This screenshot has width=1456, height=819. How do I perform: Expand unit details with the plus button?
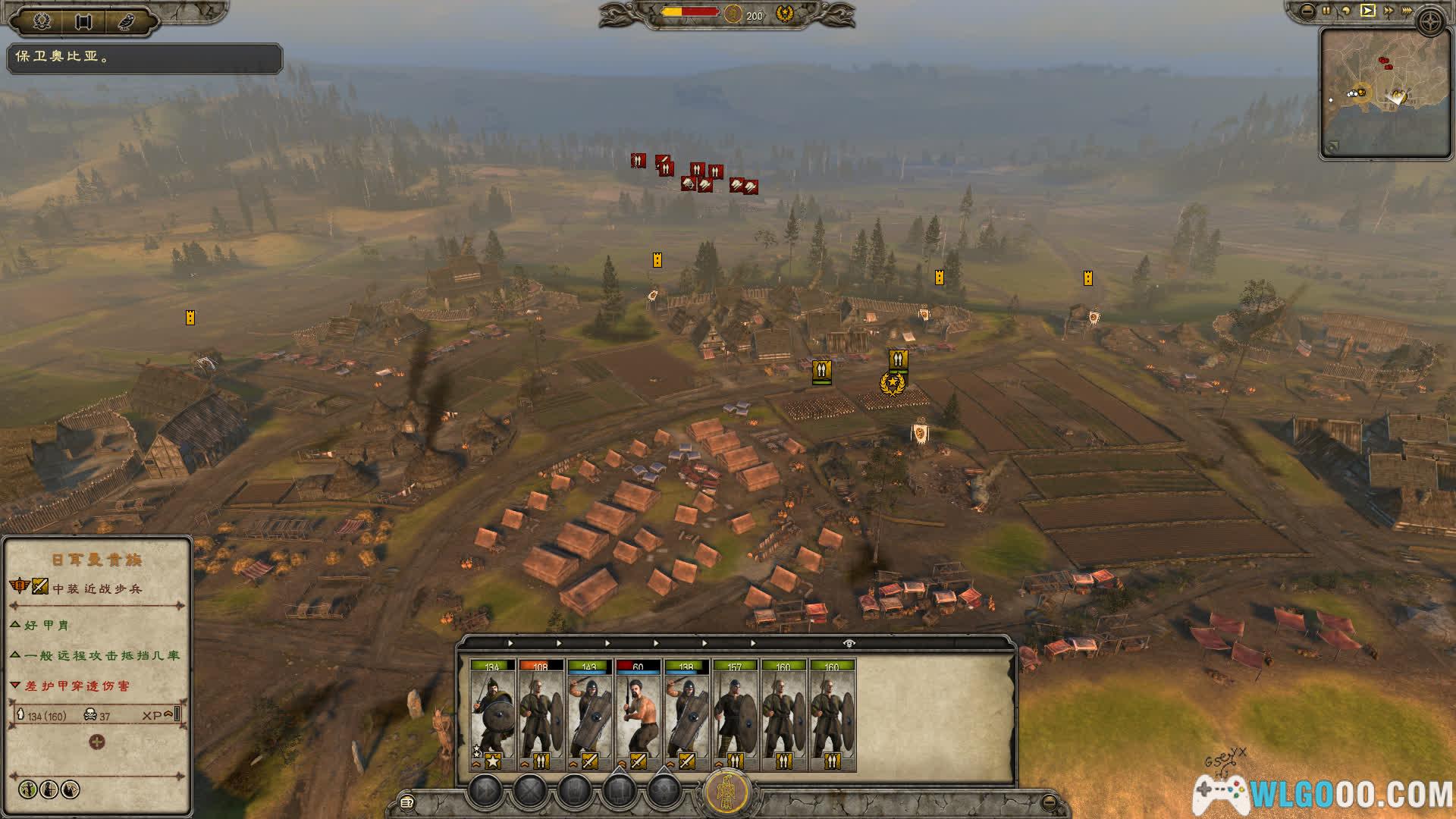point(97,742)
